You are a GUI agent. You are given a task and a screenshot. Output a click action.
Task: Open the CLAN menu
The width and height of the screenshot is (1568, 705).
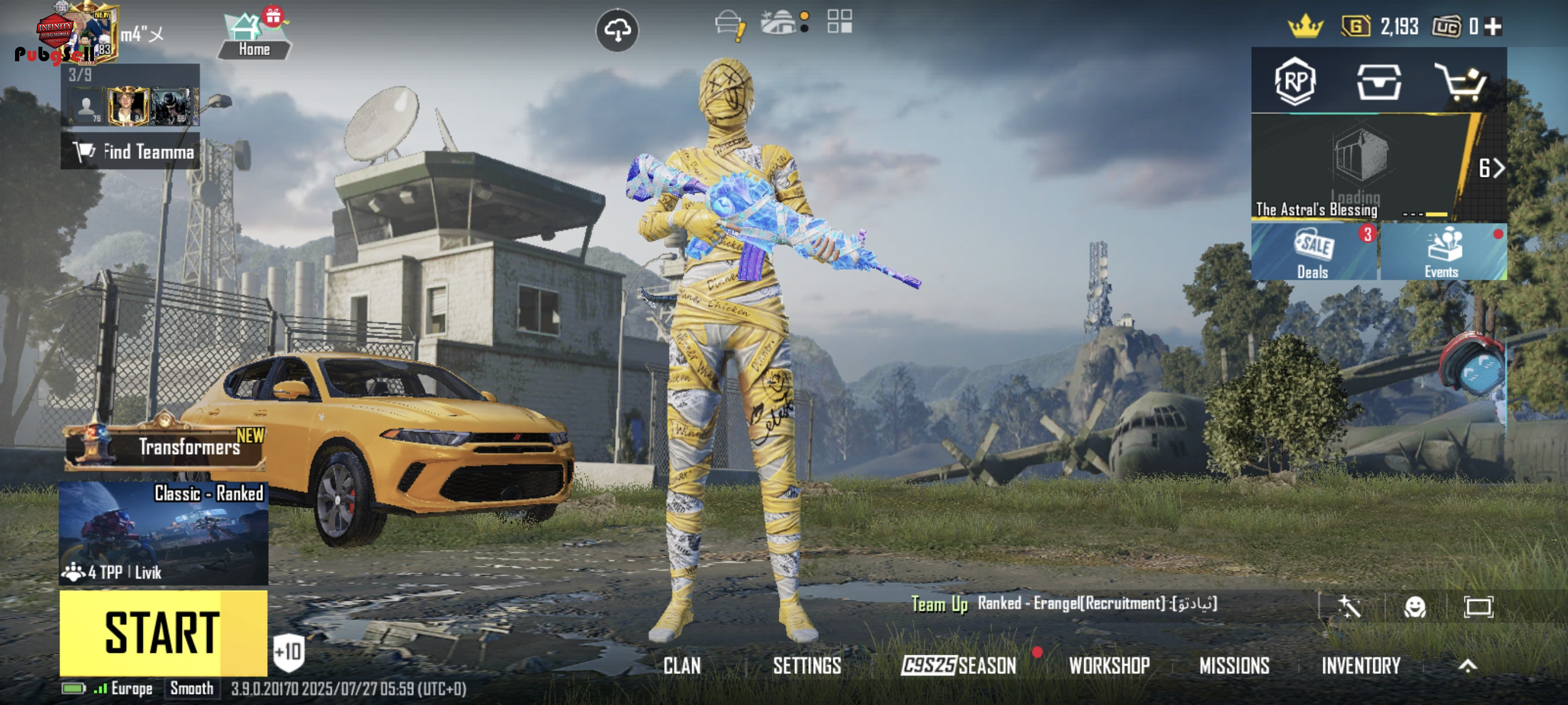pyautogui.click(x=682, y=666)
